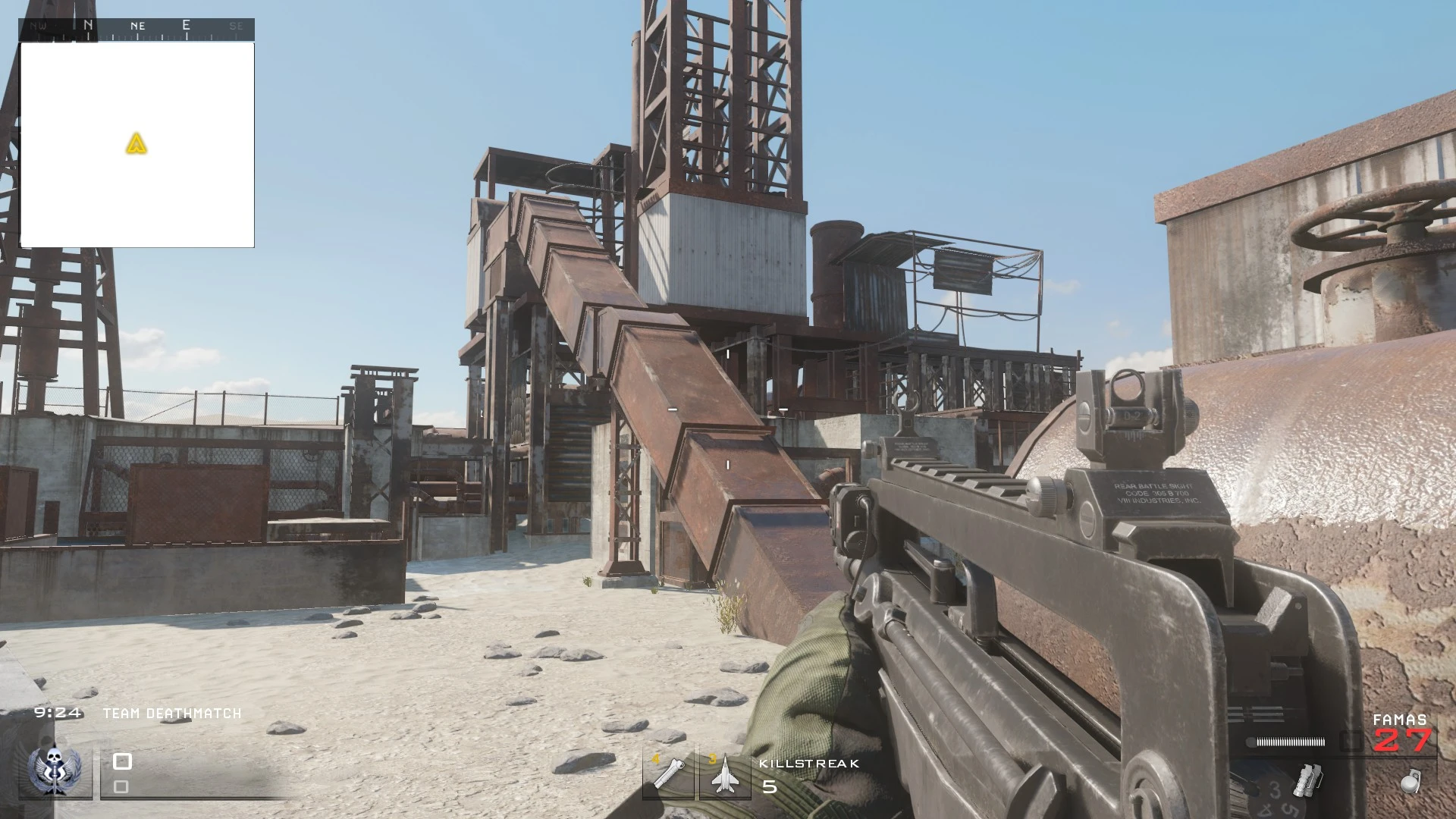
Task: Toggle your team's score checkbox square
Action: pos(121,760)
